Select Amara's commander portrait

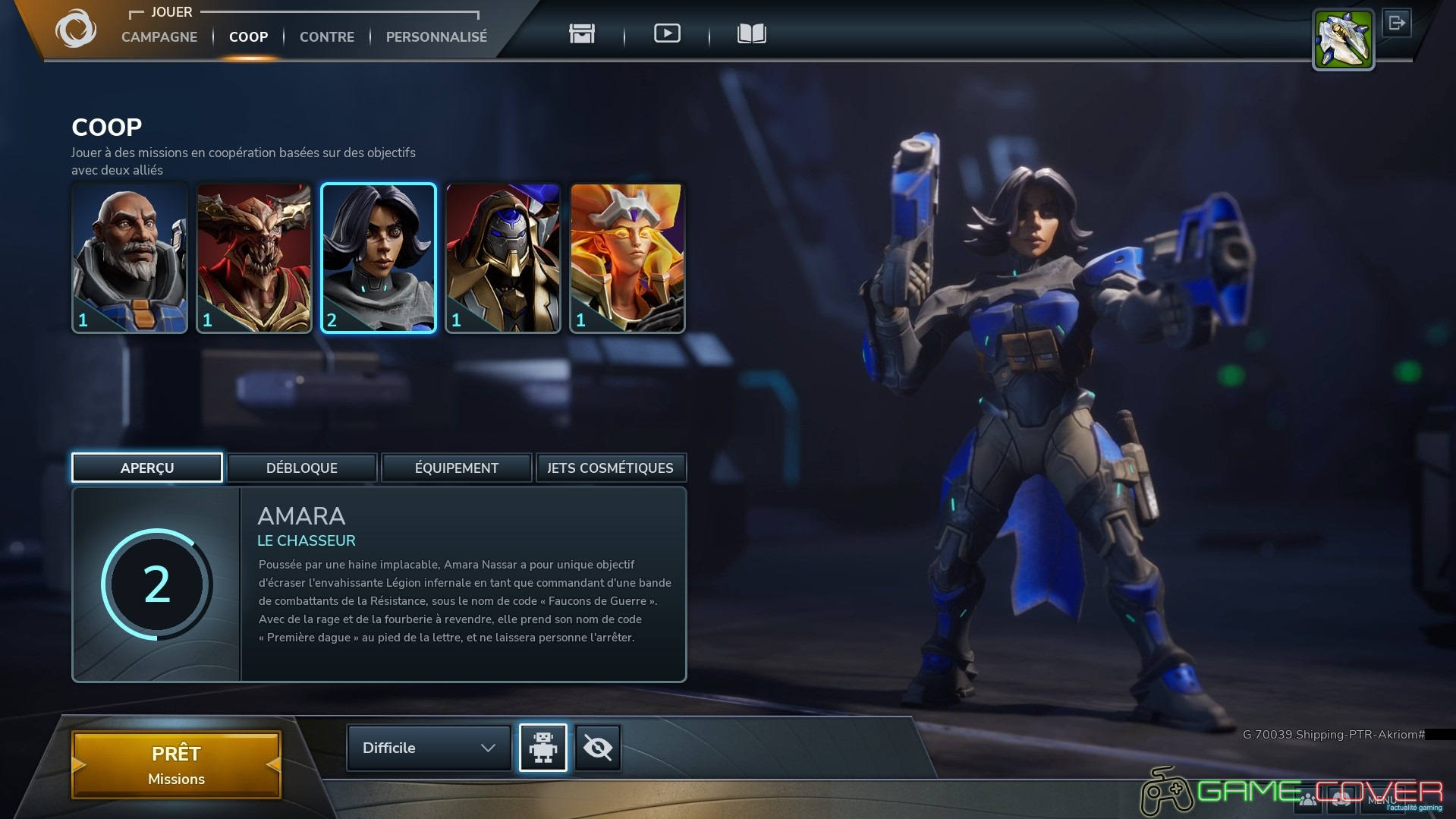[379, 257]
